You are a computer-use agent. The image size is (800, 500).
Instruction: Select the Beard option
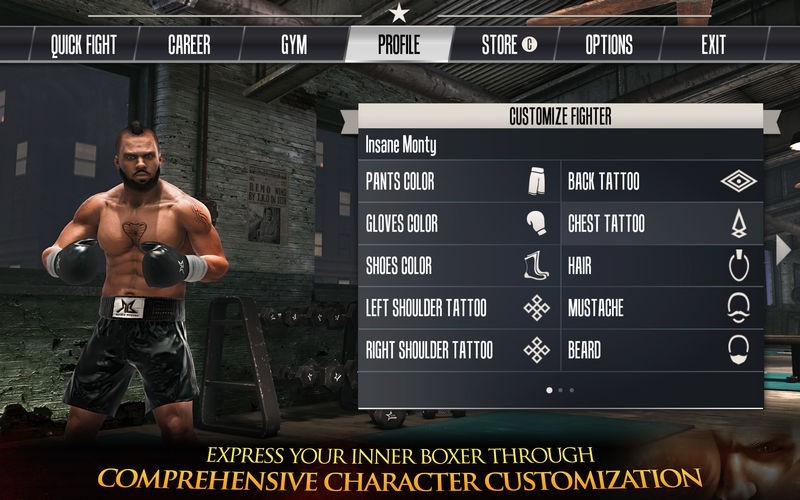661,350
